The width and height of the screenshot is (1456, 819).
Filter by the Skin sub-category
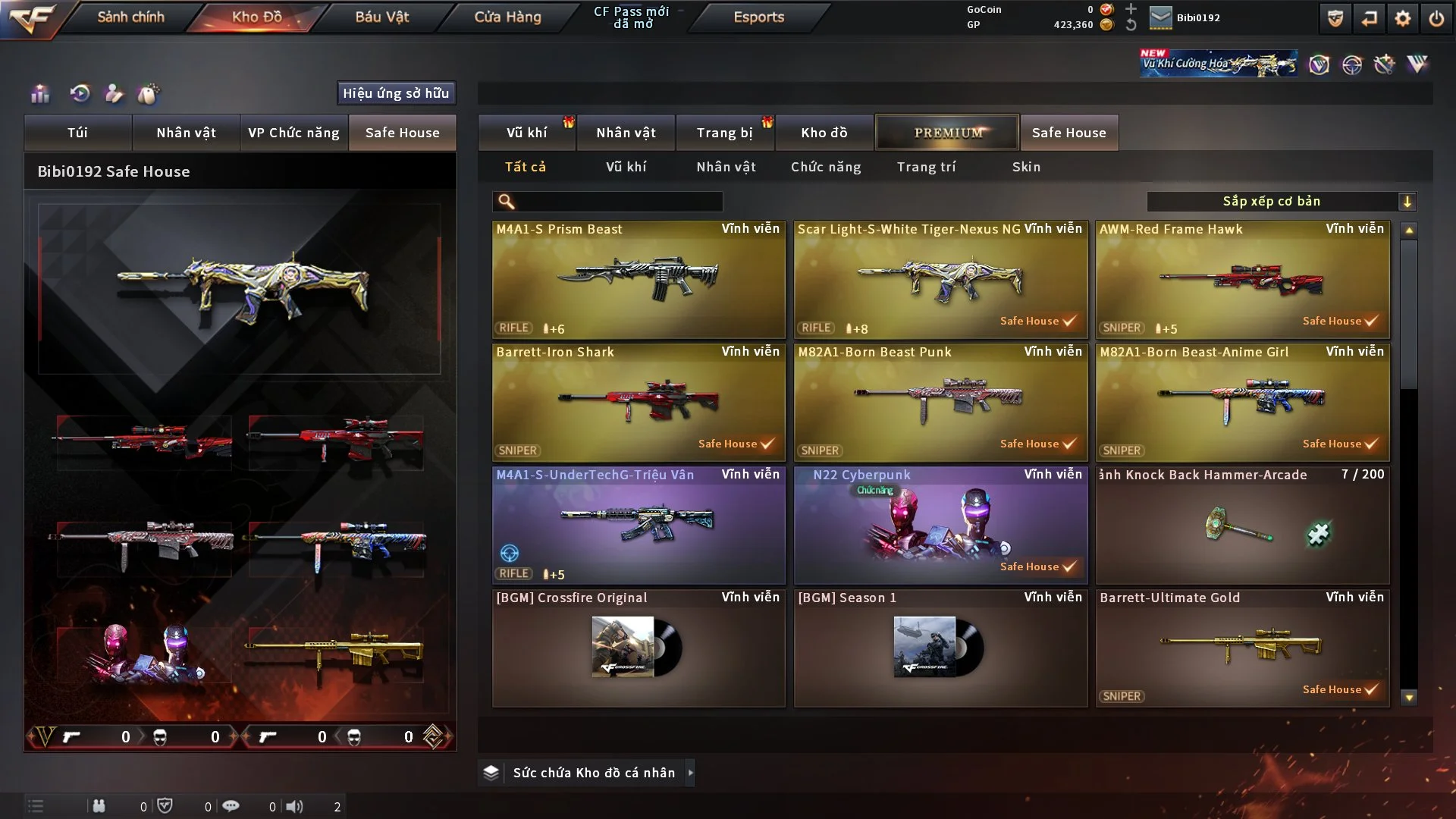coord(1026,167)
